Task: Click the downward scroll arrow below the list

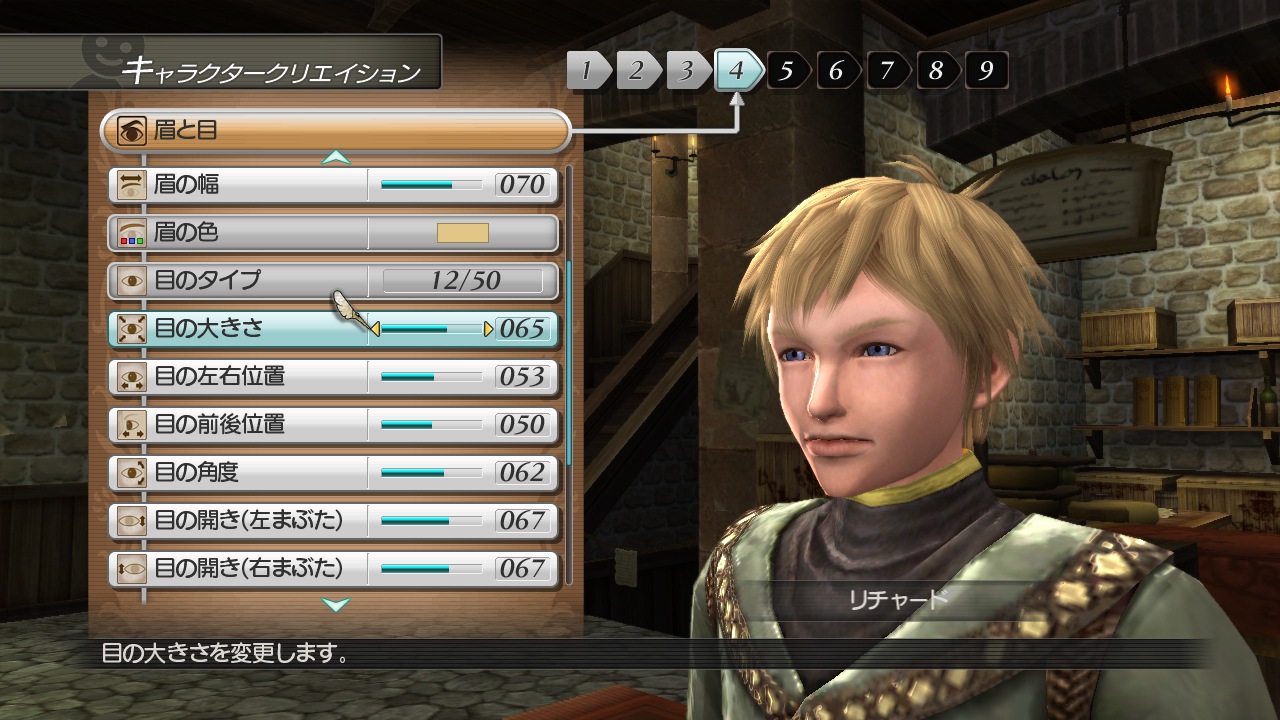Action: [x=336, y=604]
